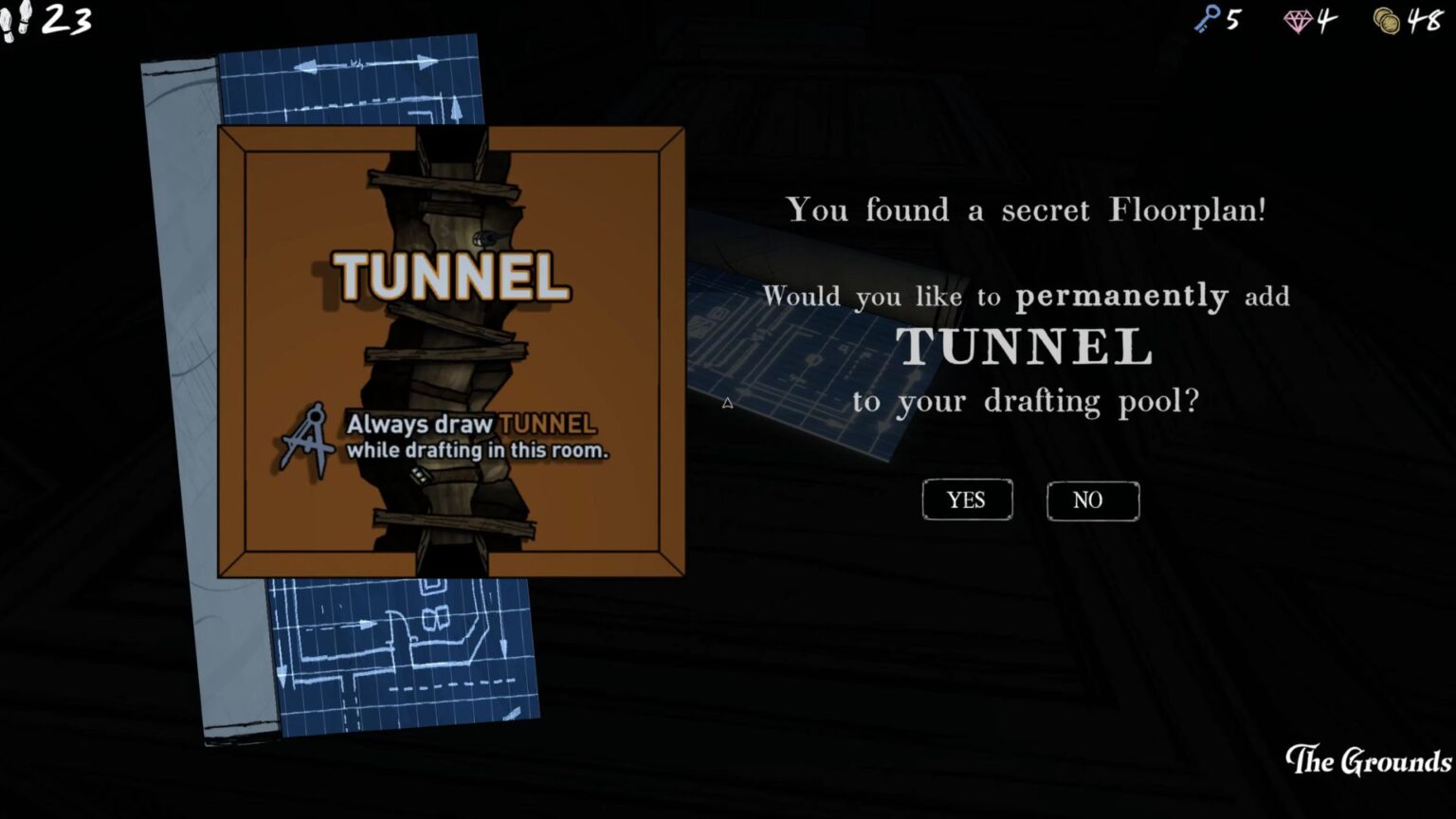Click the coin count number 48
The width and height of the screenshot is (1456, 819).
click(1424, 22)
